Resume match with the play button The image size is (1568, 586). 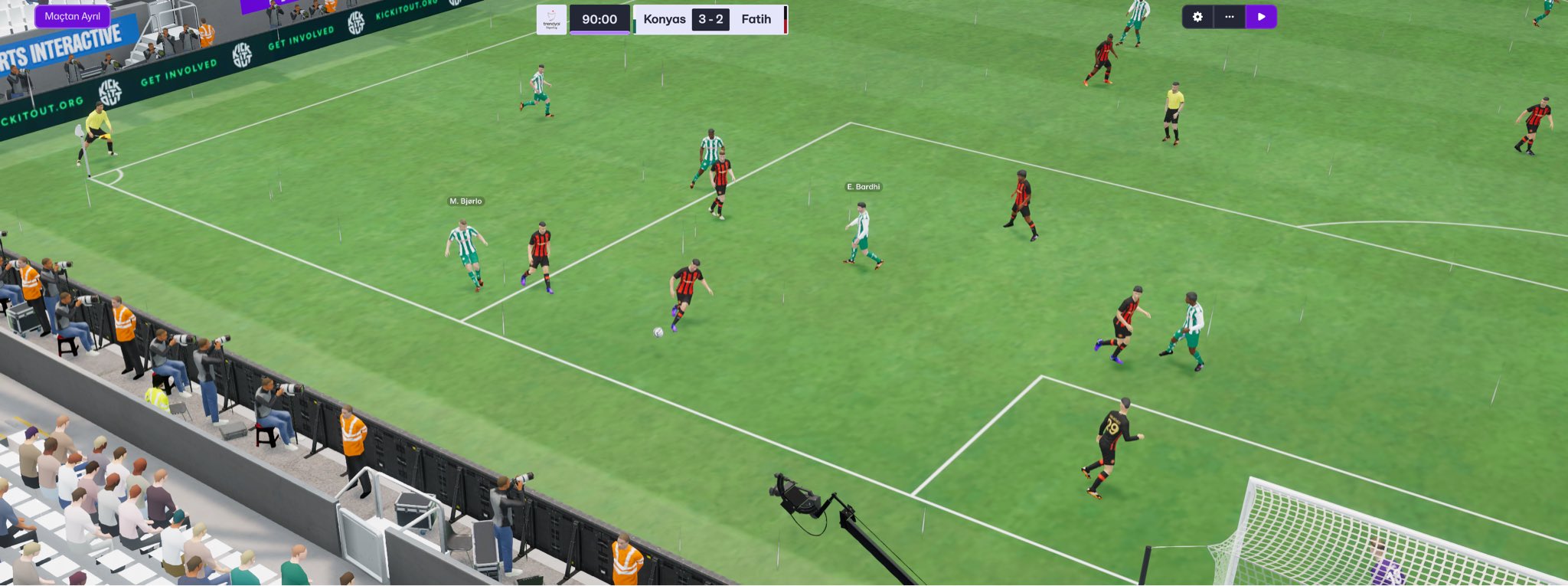(1261, 17)
